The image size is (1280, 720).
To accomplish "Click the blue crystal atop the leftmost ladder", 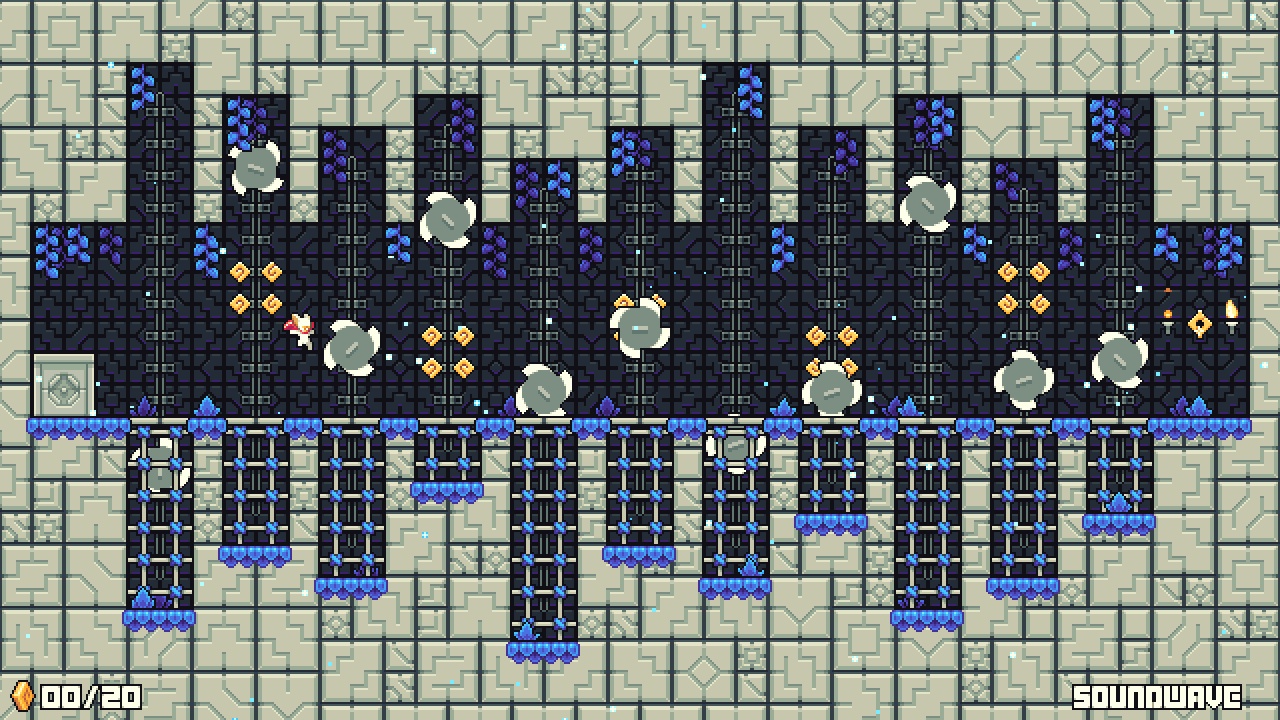I will tap(143, 406).
